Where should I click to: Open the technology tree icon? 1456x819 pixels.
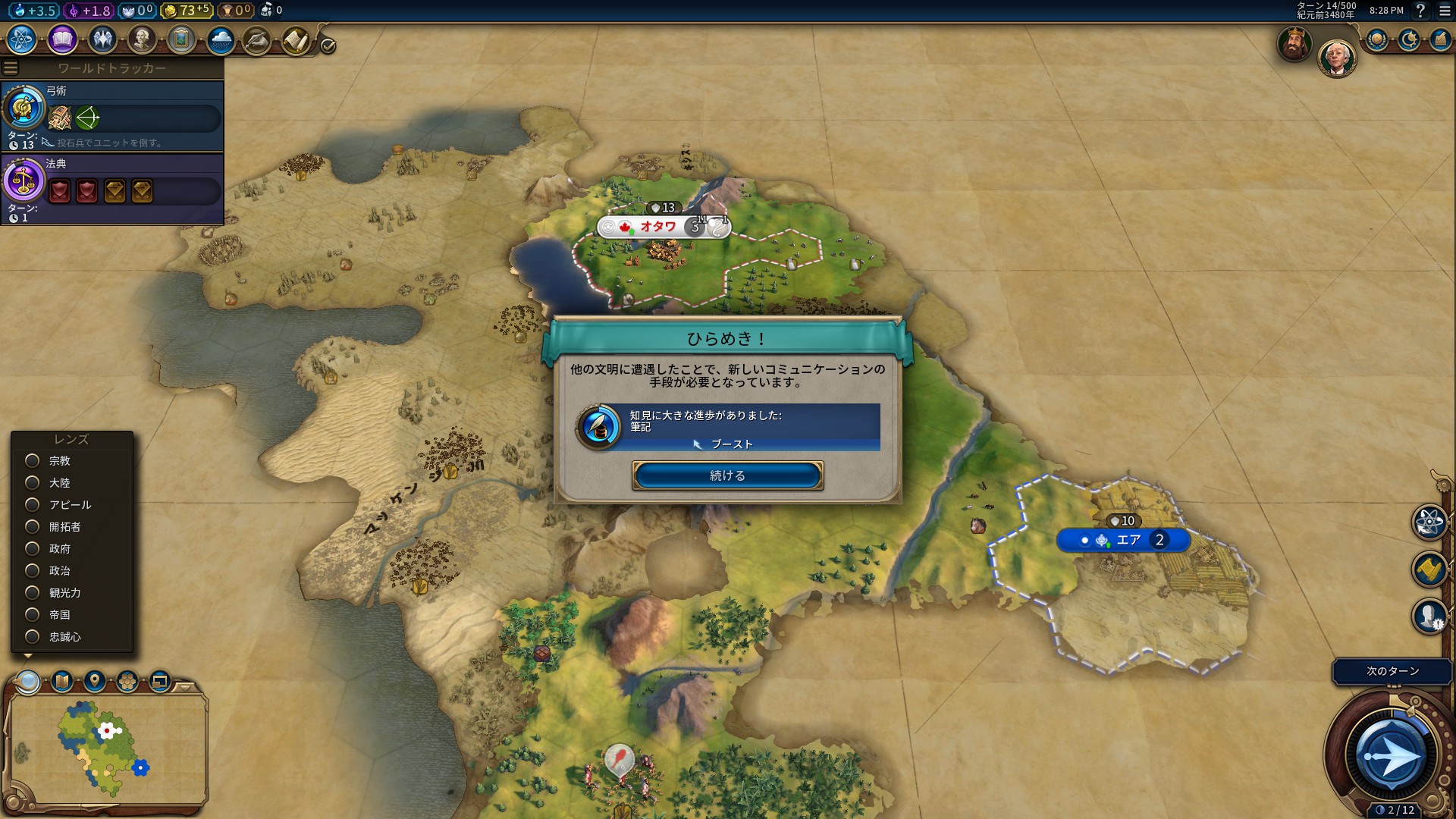tap(22, 39)
